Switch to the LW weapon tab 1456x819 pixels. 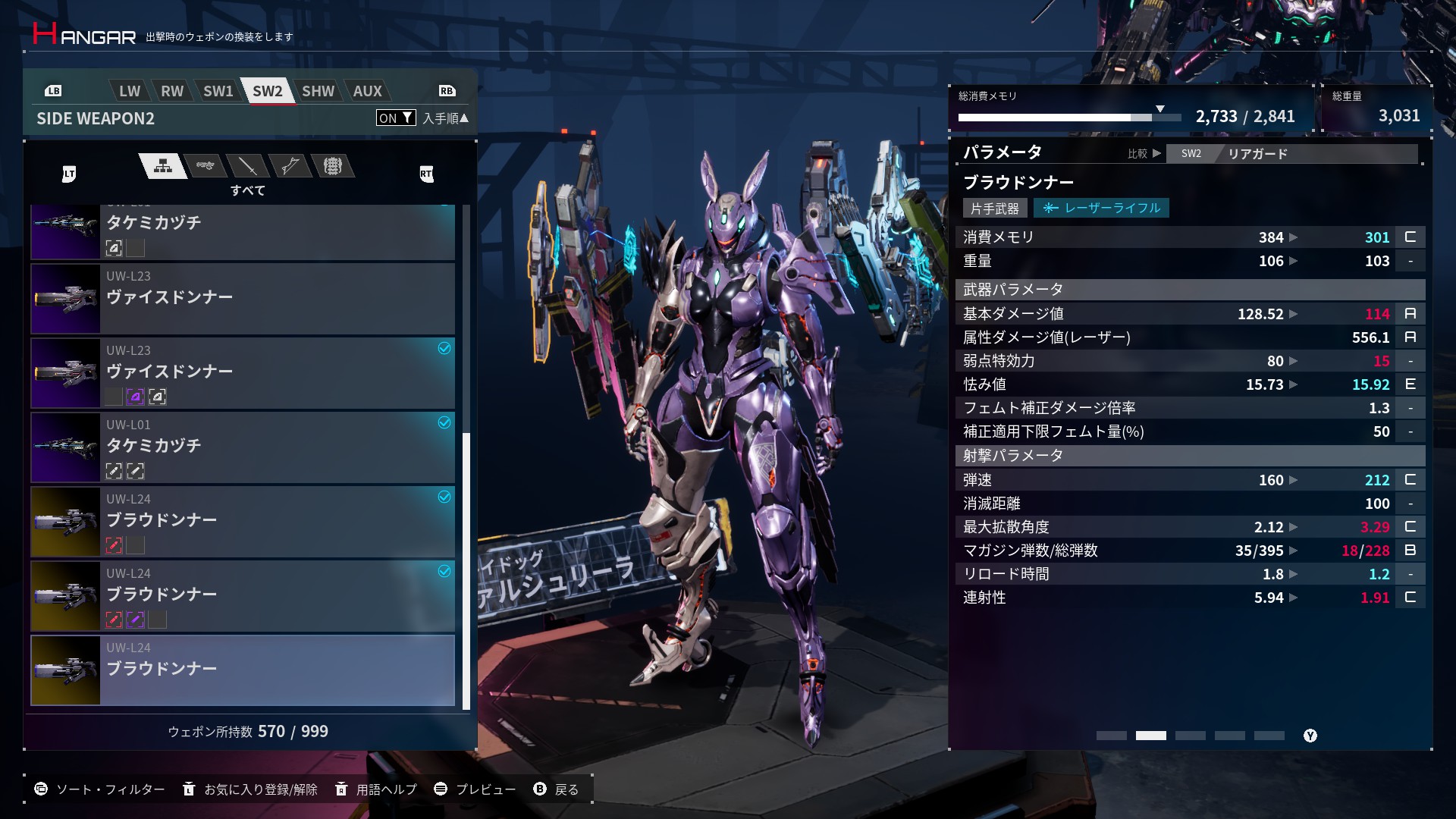coord(130,91)
